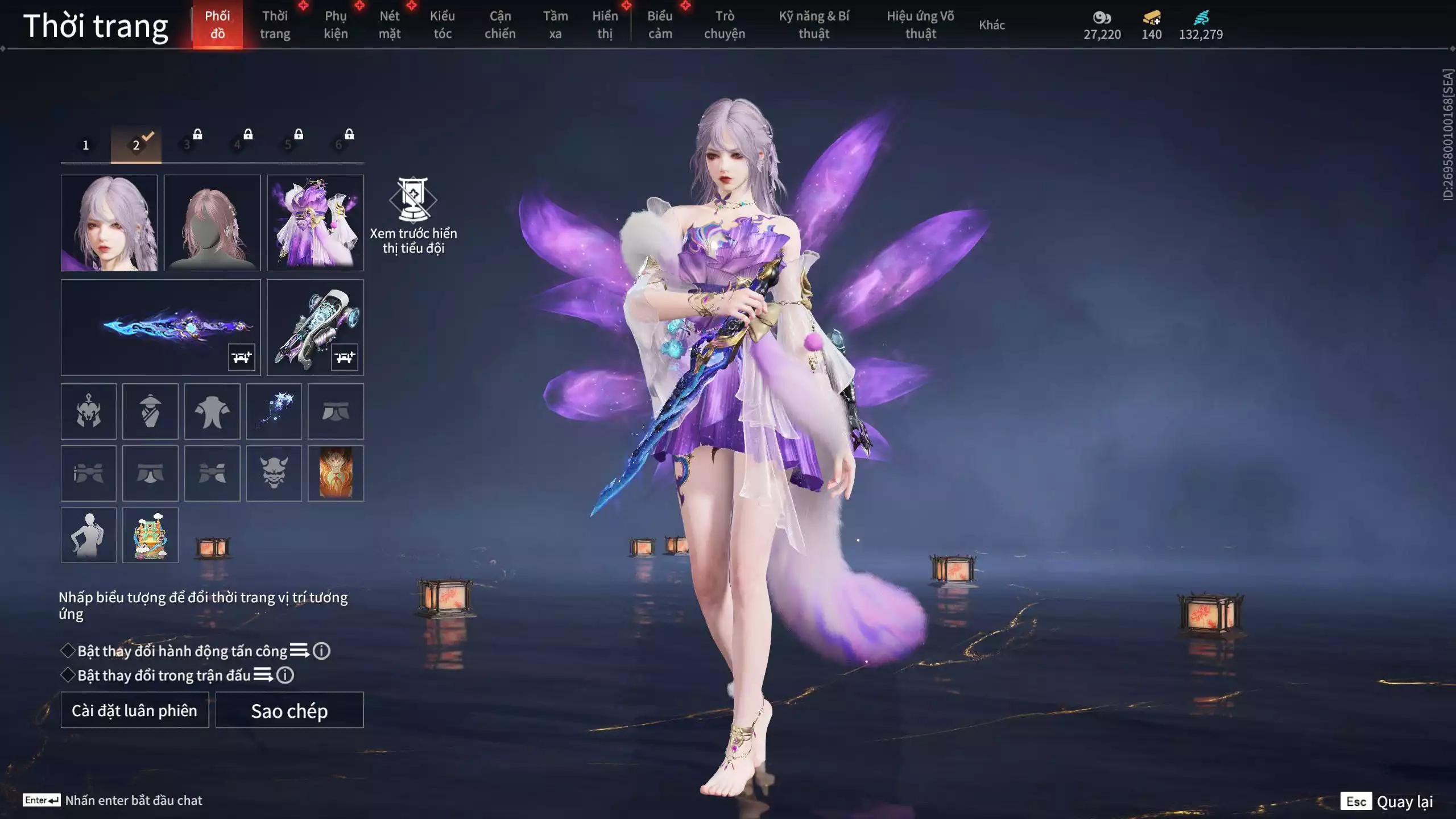Open the equipped blue accessory slot
Image resolution: width=1456 pixels, height=819 pixels.
(275, 411)
